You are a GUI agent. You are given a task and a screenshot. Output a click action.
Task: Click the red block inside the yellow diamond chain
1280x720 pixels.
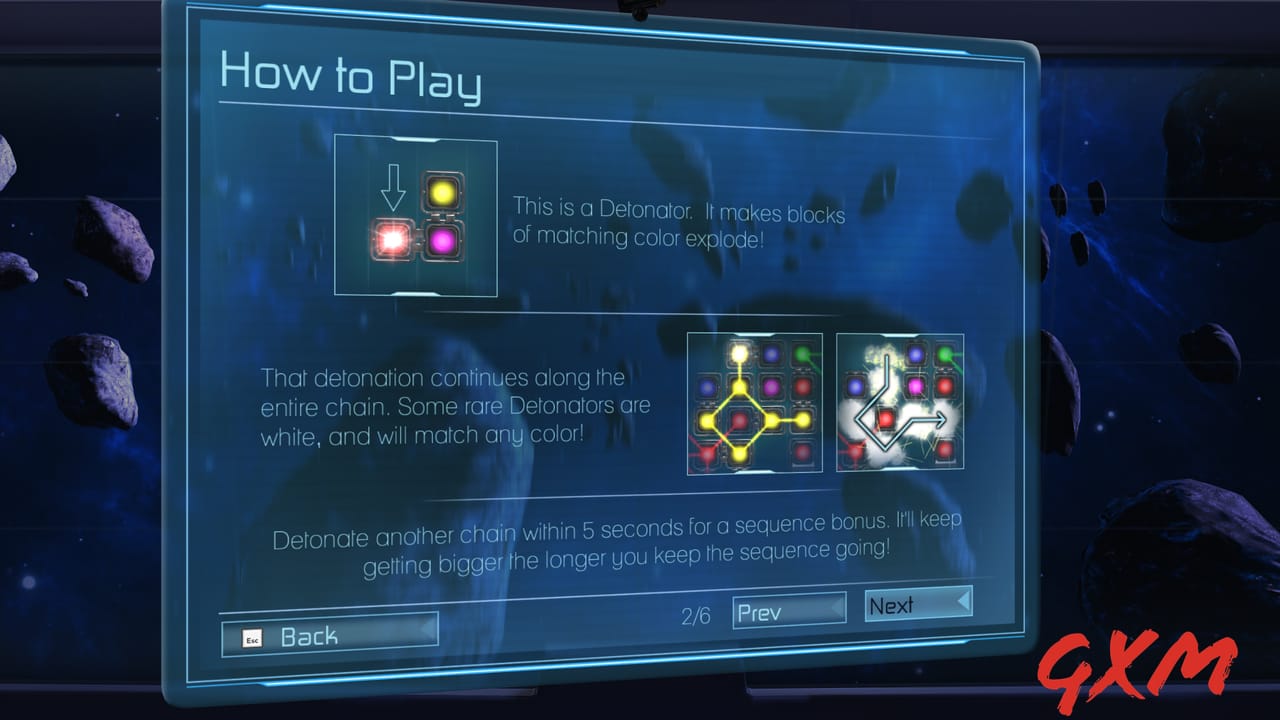738,417
